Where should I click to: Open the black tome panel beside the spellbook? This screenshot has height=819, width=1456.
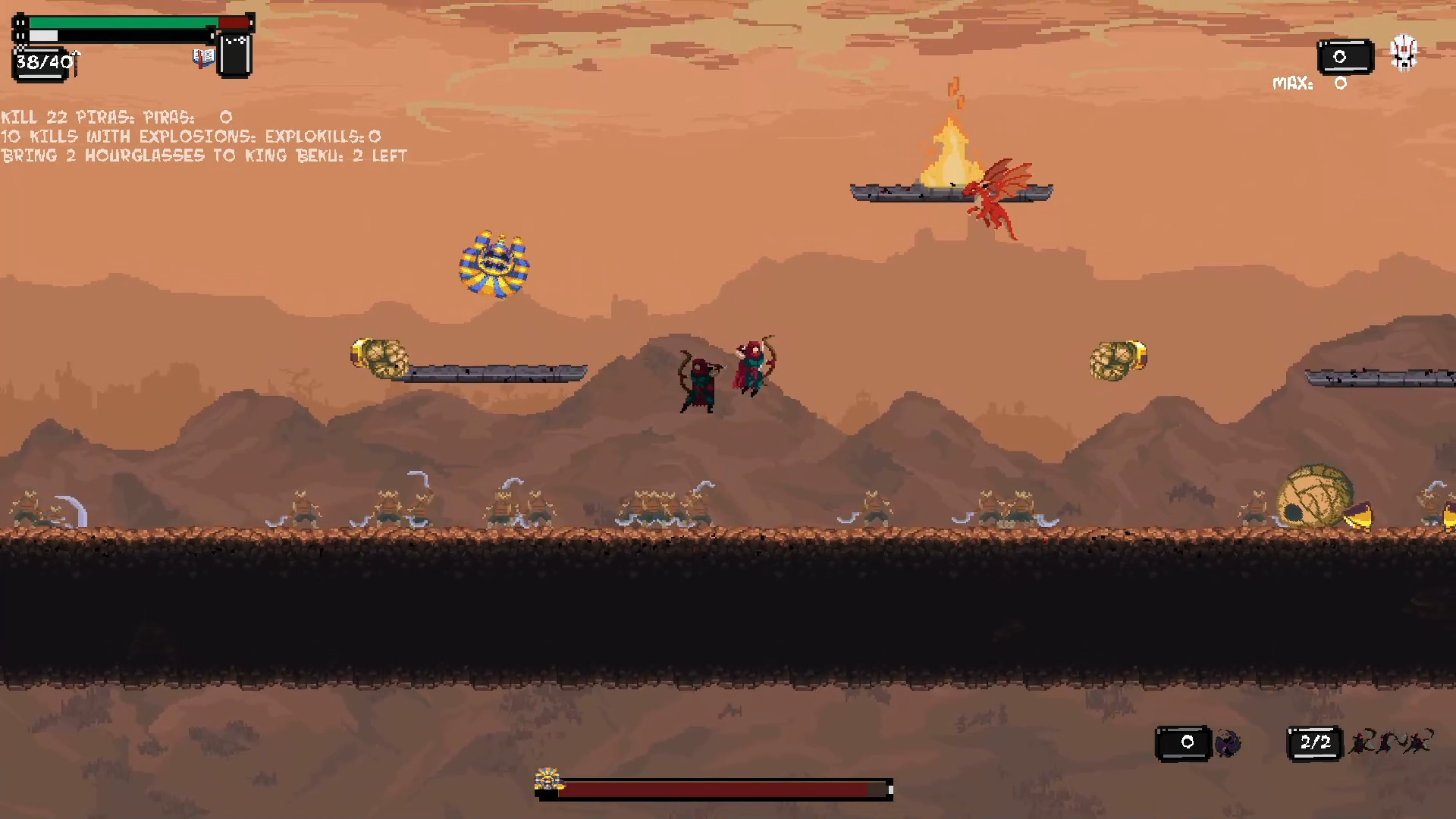point(235,53)
